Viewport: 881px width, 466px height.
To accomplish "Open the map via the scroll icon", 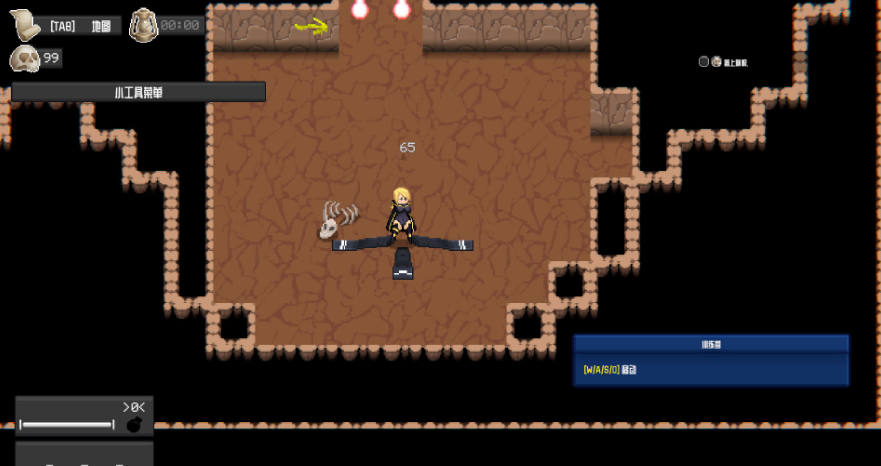I will pos(25,25).
